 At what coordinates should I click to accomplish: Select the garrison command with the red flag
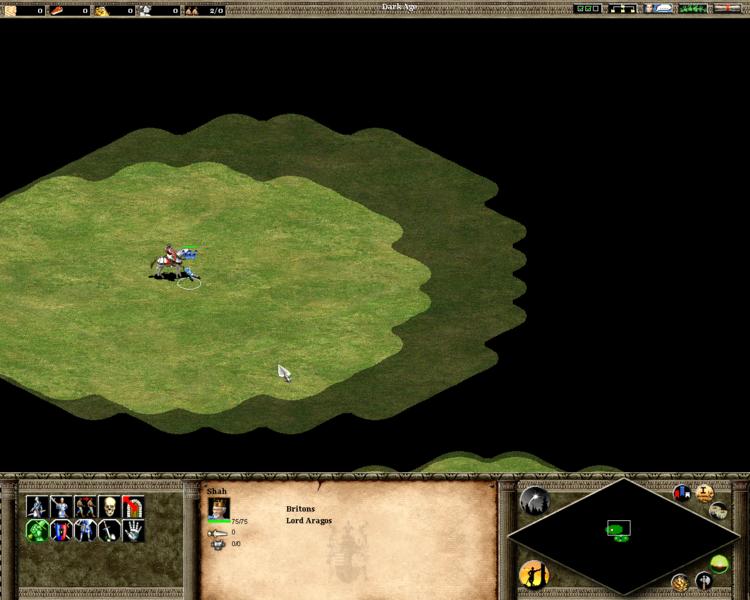coord(133,506)
